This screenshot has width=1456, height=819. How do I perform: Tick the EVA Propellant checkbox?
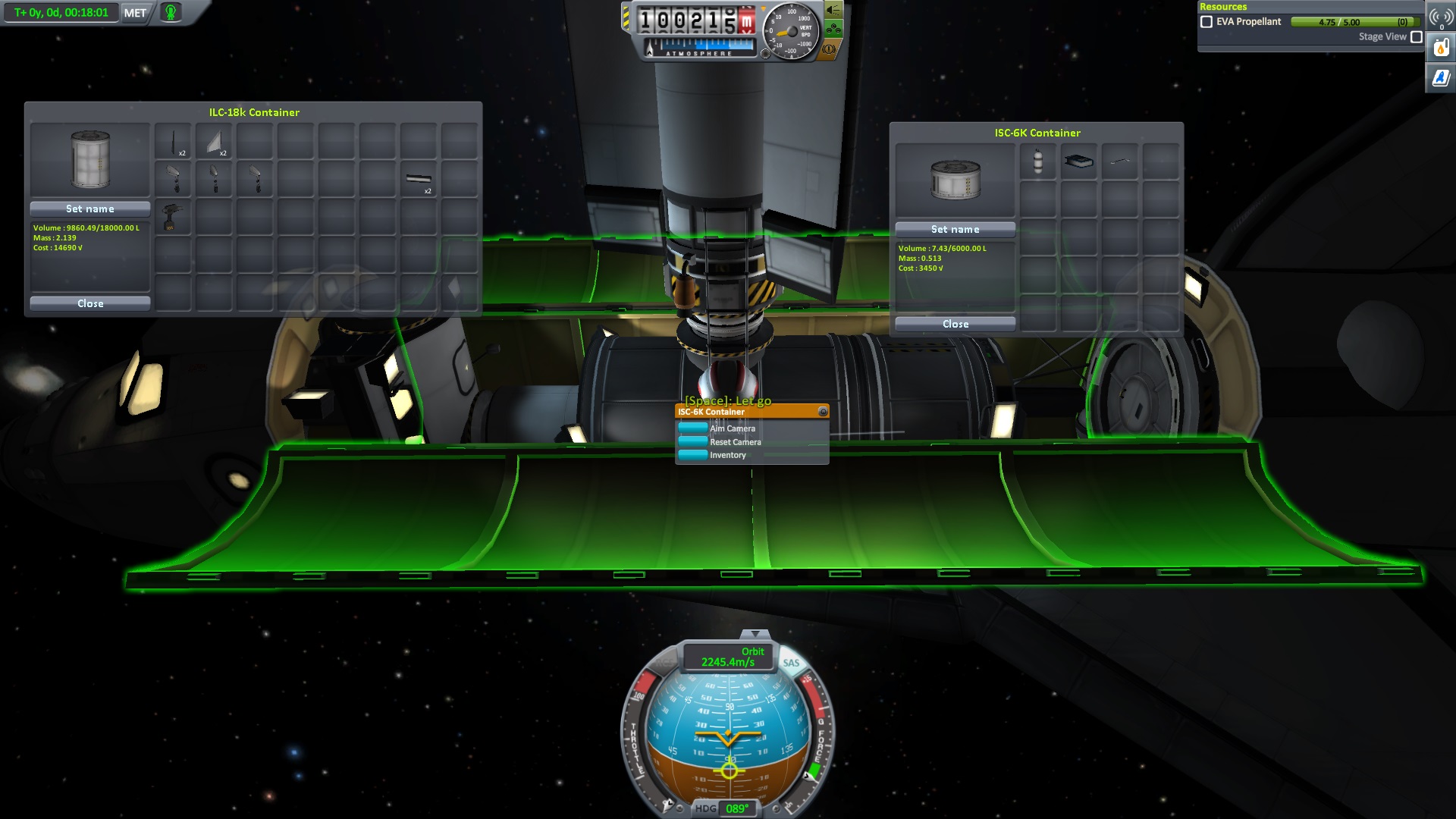pyautogui.click(x=1207, y=22)
